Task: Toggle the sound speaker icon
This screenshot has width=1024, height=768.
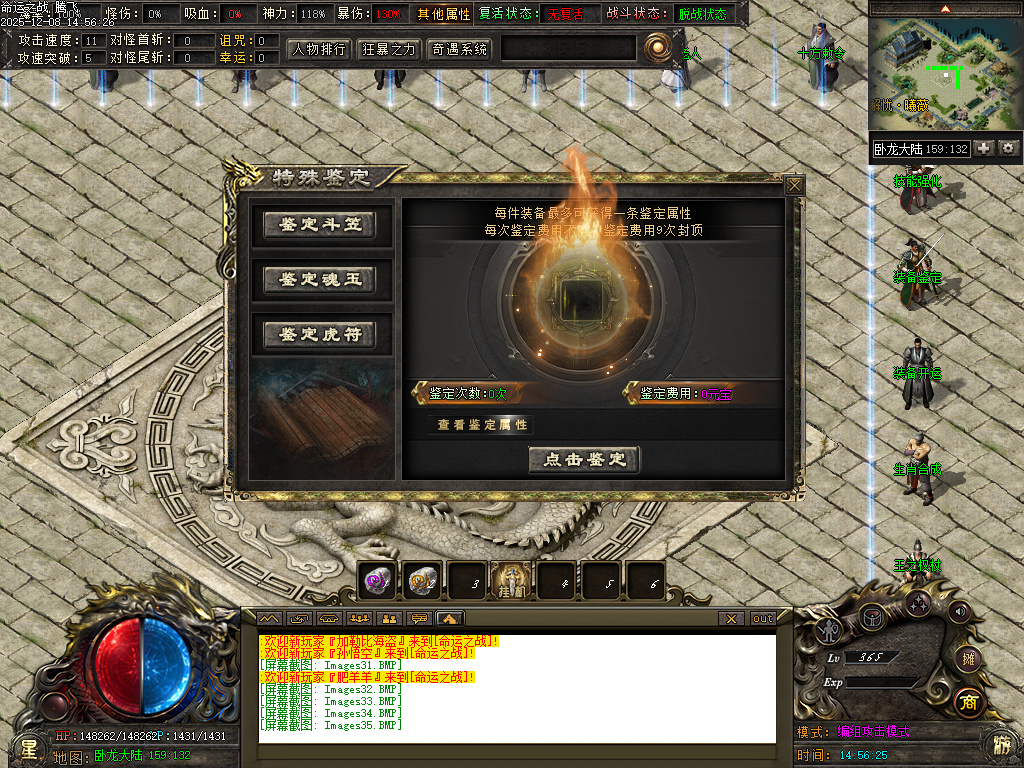Action: [x=959, y=610]
